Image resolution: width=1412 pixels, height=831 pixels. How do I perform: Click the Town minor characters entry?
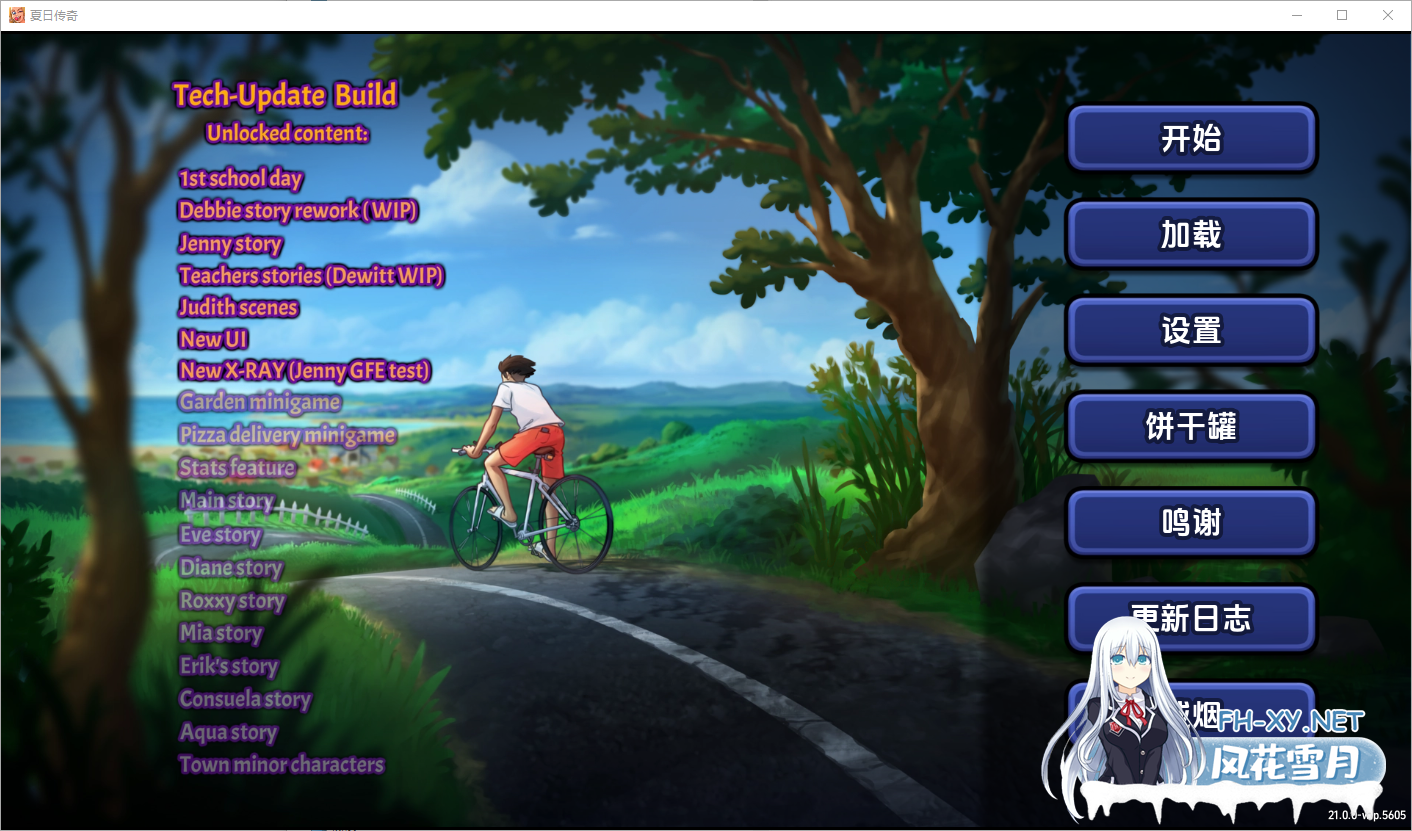point(280,764)
